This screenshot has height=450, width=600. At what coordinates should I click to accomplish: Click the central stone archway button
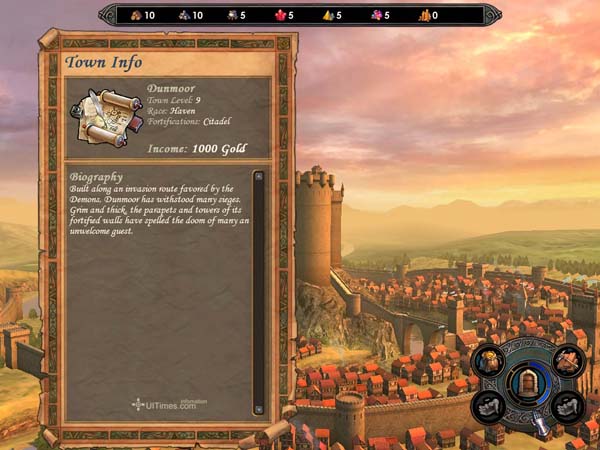pos(527,382)
